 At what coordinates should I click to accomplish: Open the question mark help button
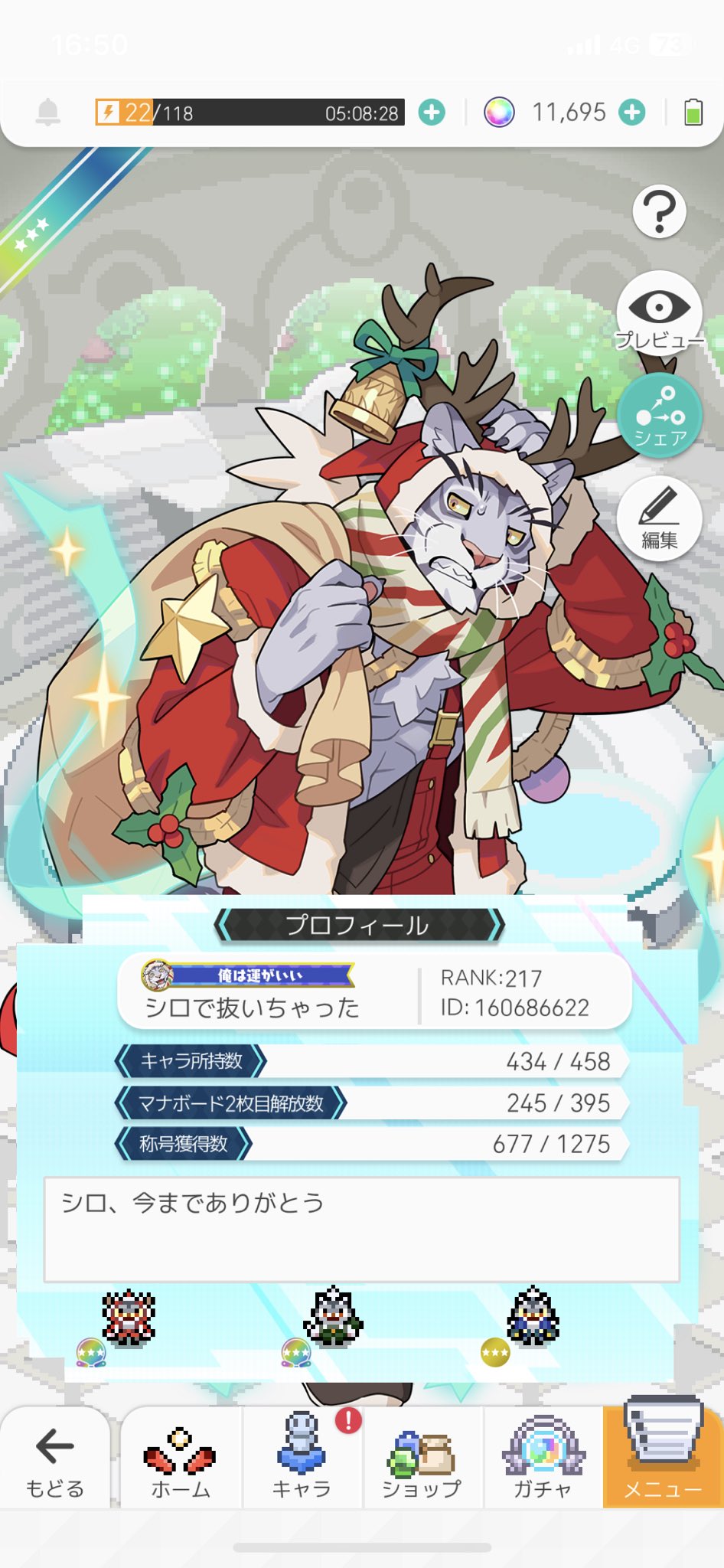pyautogui.click(x=659, y=211)
